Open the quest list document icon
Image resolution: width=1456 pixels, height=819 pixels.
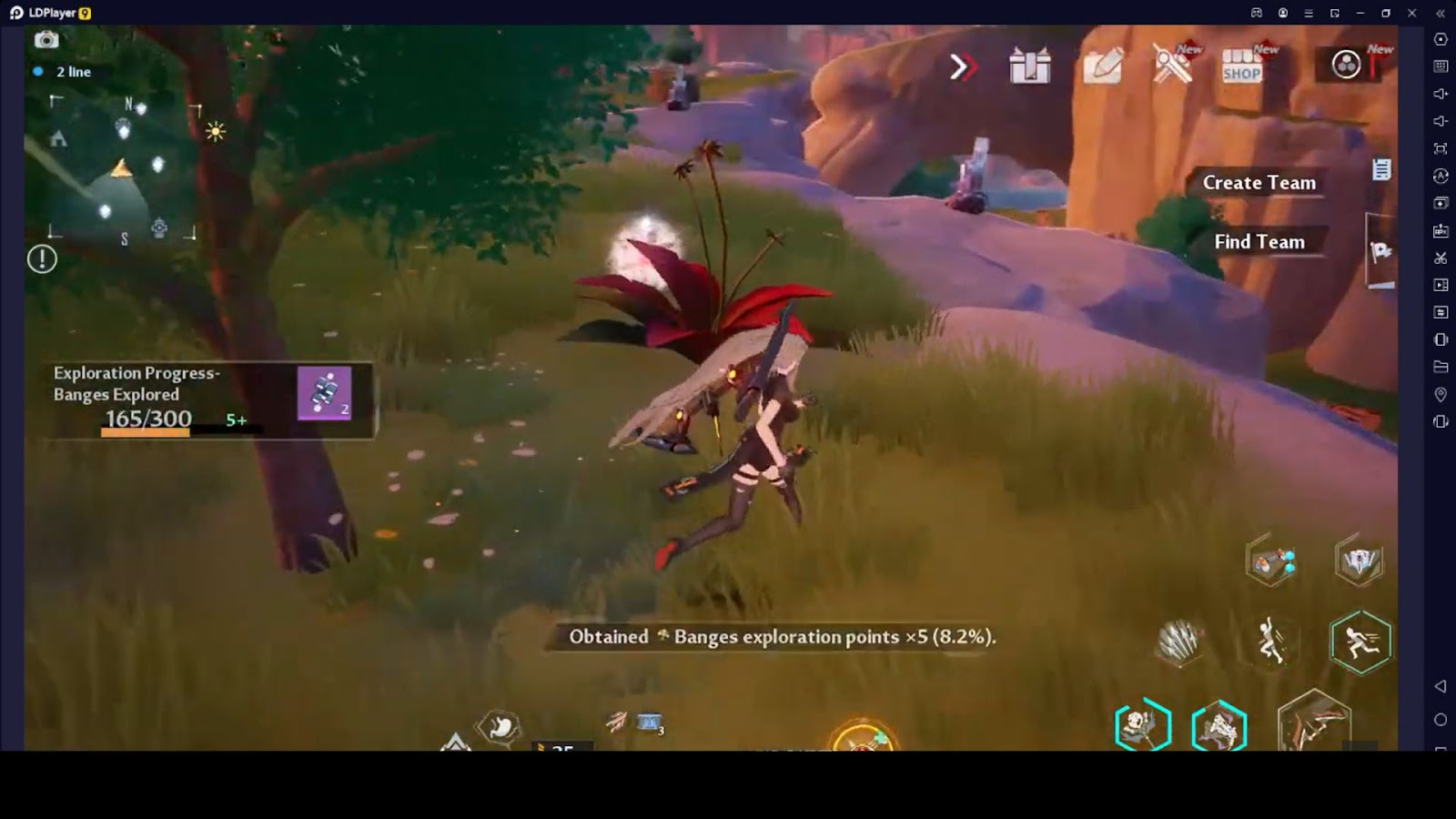coord(1380,169)
